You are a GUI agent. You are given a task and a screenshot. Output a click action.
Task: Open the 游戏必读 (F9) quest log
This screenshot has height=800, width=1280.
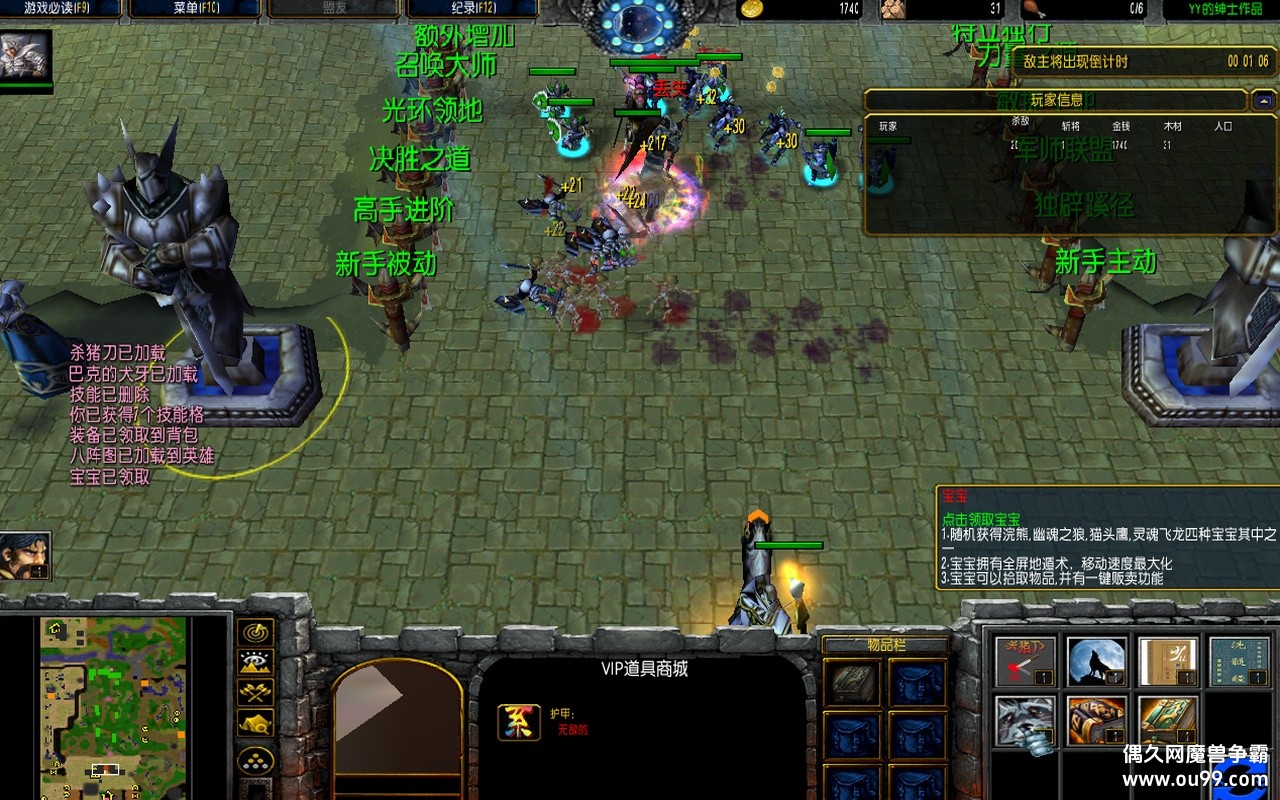coord(60,9)
